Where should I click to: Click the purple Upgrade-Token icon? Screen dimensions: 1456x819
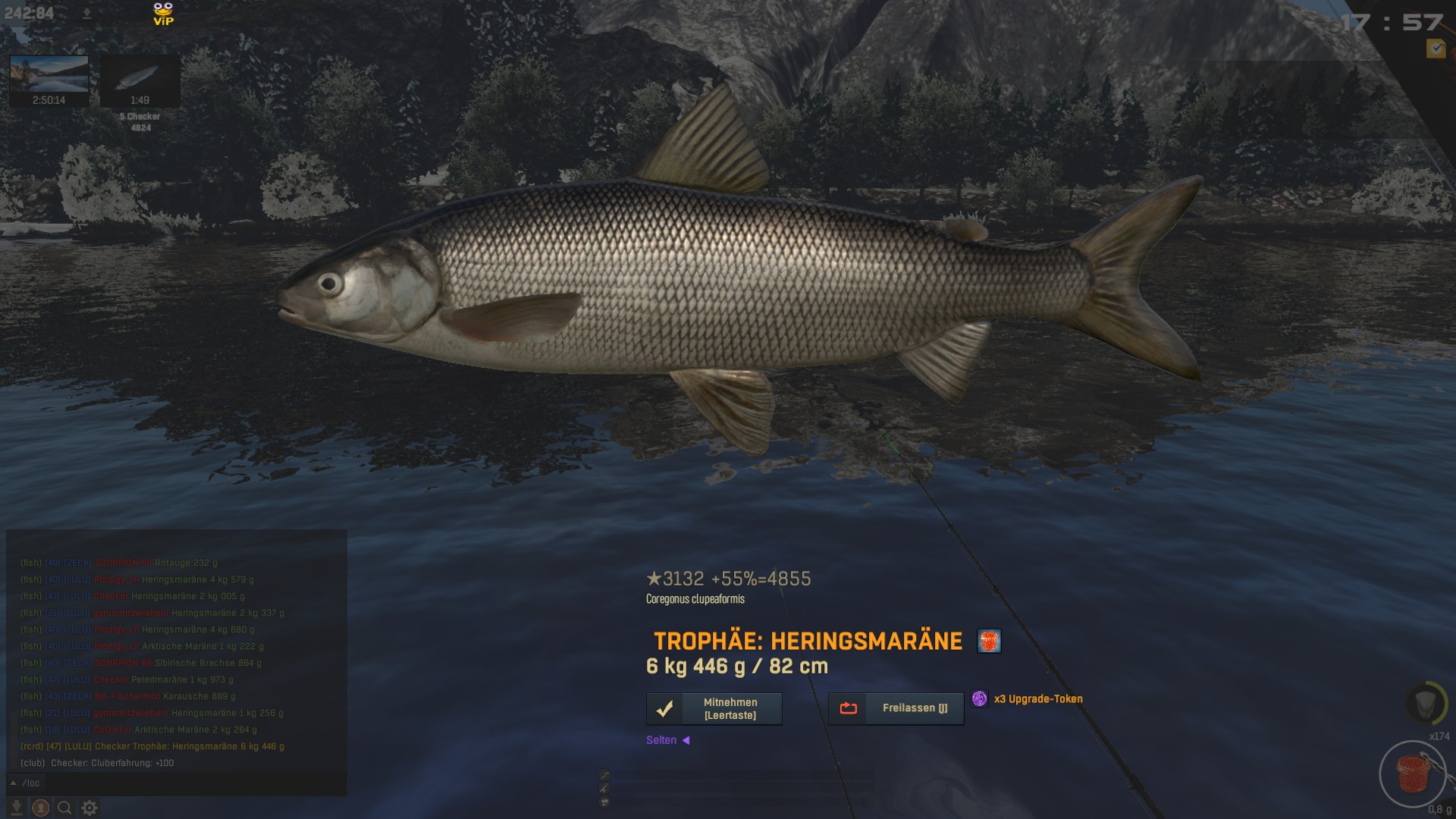pos(980,698)
